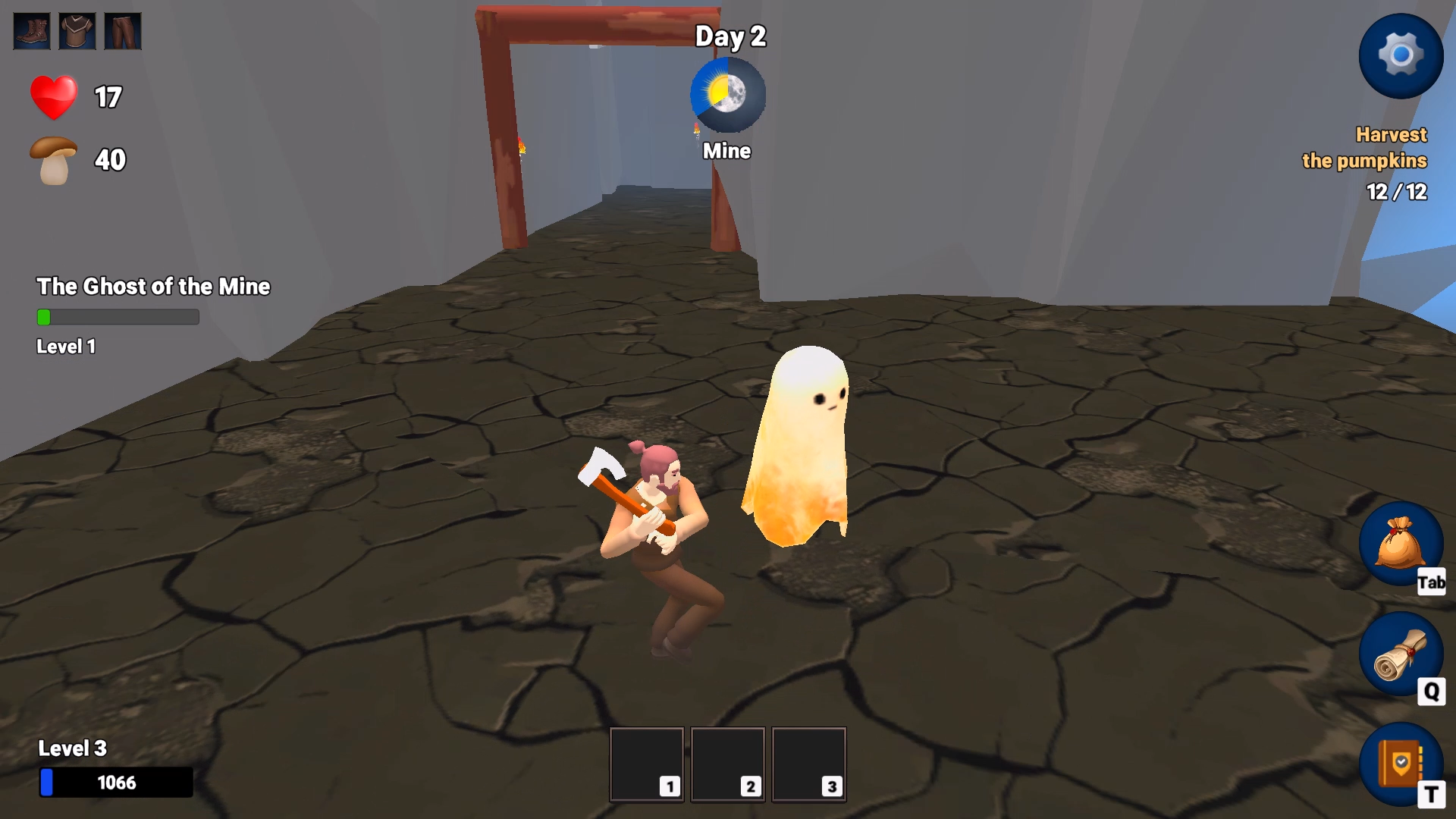Click the boss health progress bar
Screen dimensions: 1456x819
coord(118,318)
